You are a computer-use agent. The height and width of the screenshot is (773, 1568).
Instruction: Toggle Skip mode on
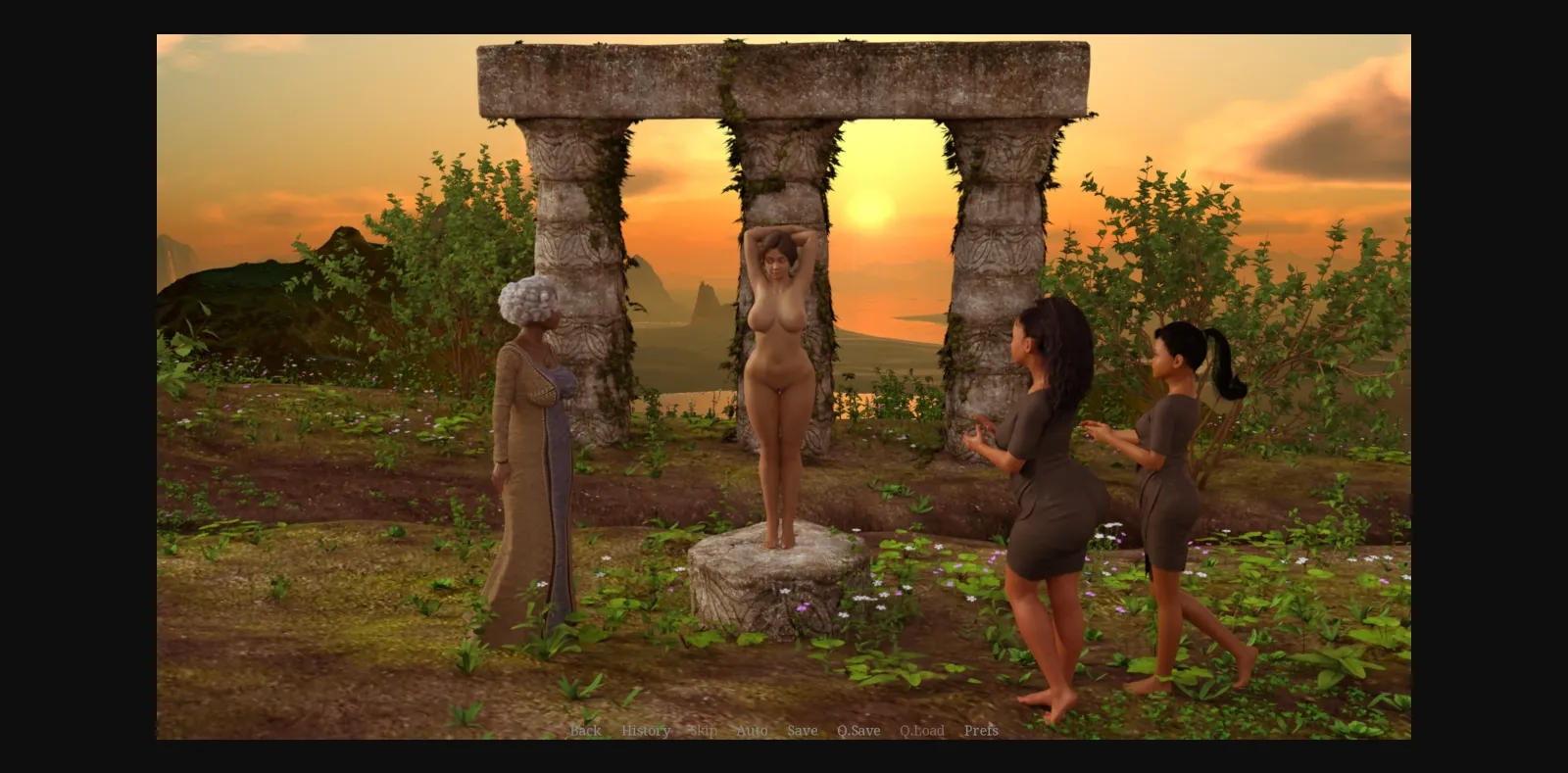click(702, 731)
